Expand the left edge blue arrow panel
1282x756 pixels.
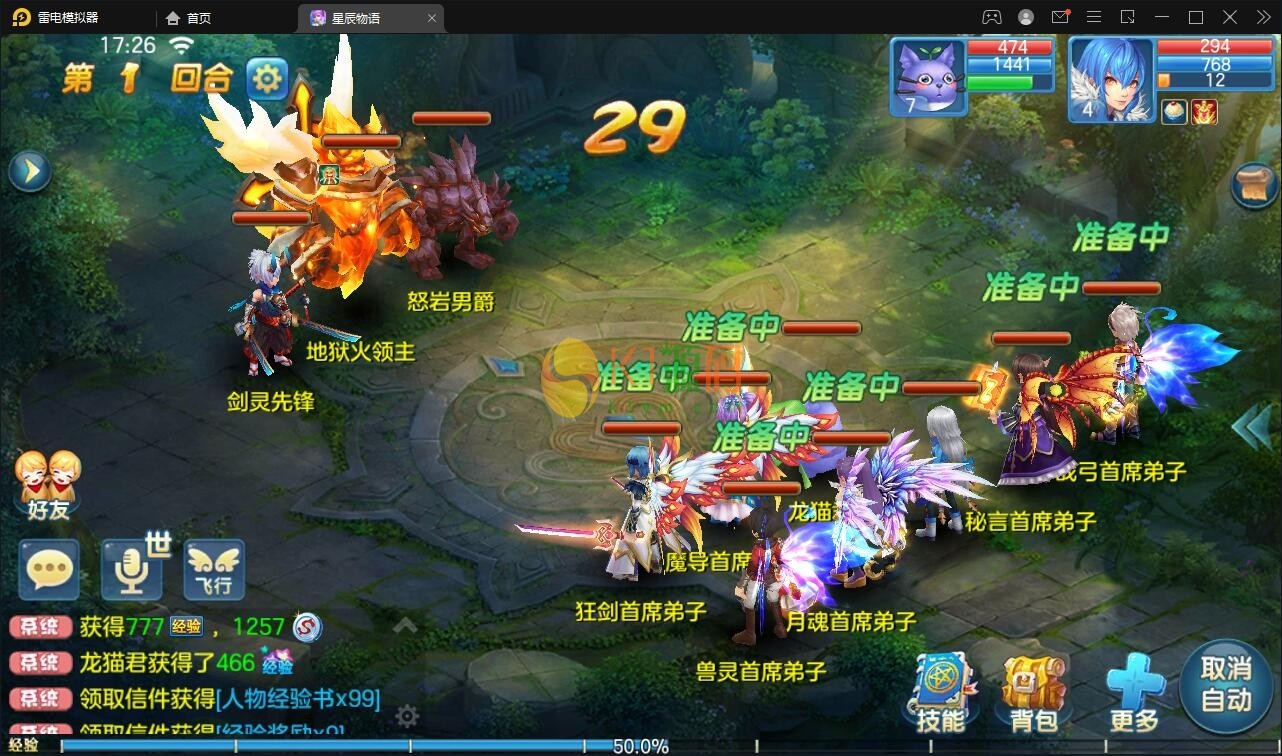(29, 170)
